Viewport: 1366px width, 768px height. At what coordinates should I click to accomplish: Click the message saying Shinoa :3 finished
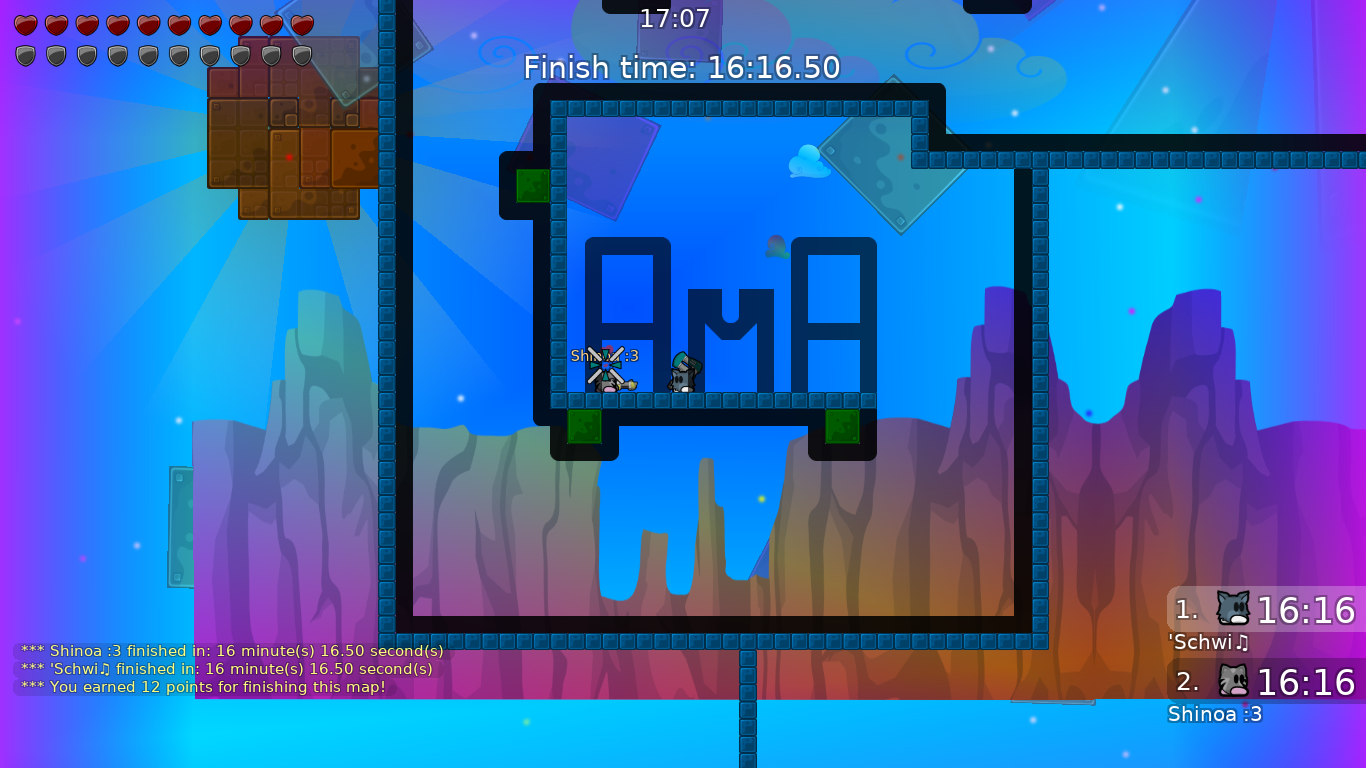230,650
